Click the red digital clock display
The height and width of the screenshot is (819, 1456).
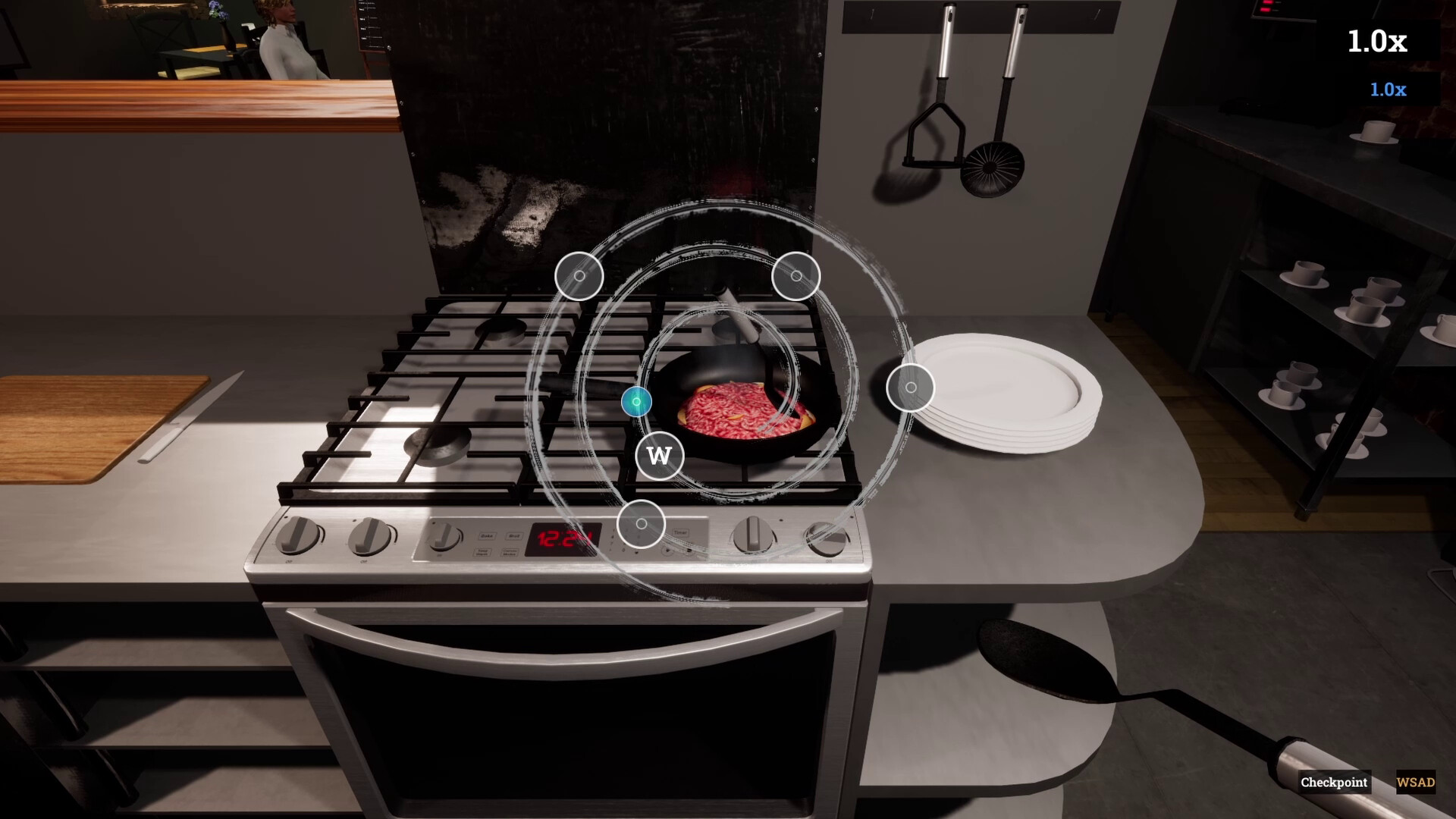point(559,538)
